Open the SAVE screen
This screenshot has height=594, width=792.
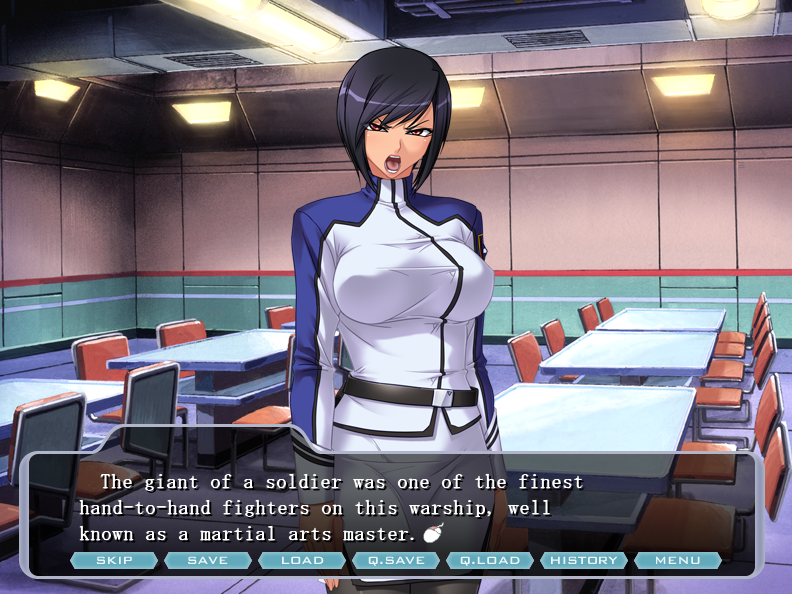point(208,560)
